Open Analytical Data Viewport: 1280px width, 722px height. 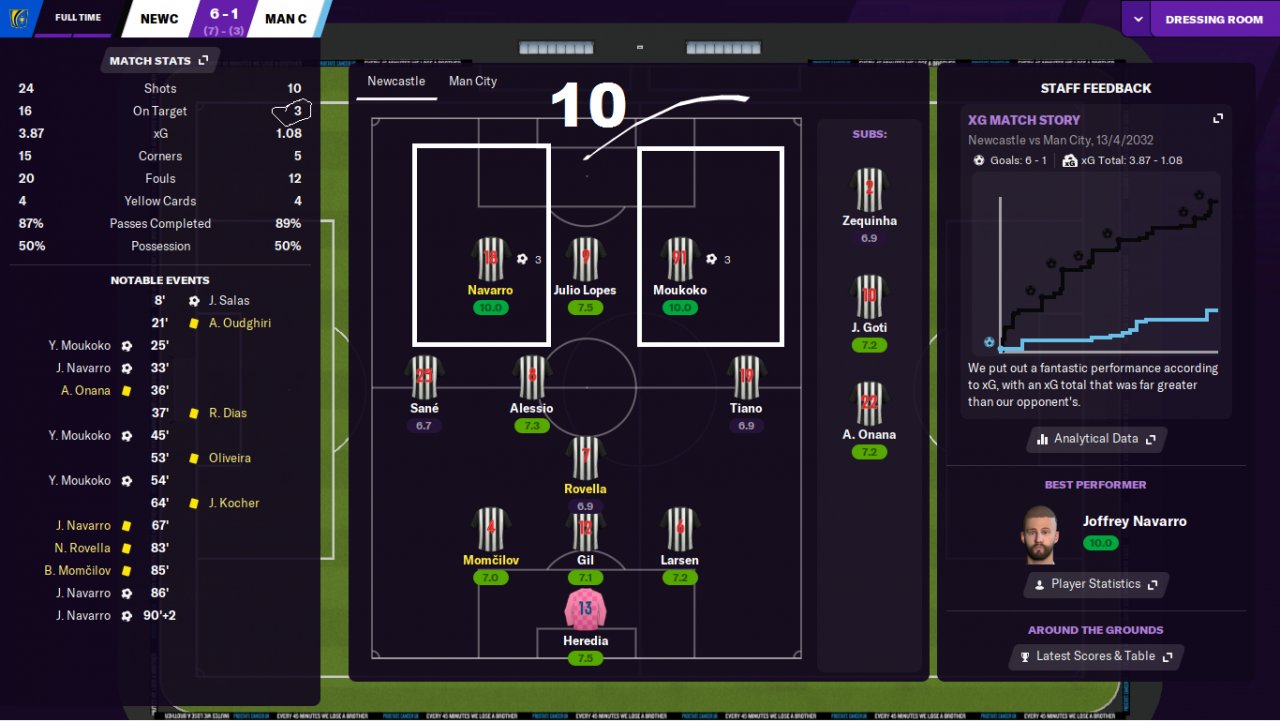tap(1096, 439)
